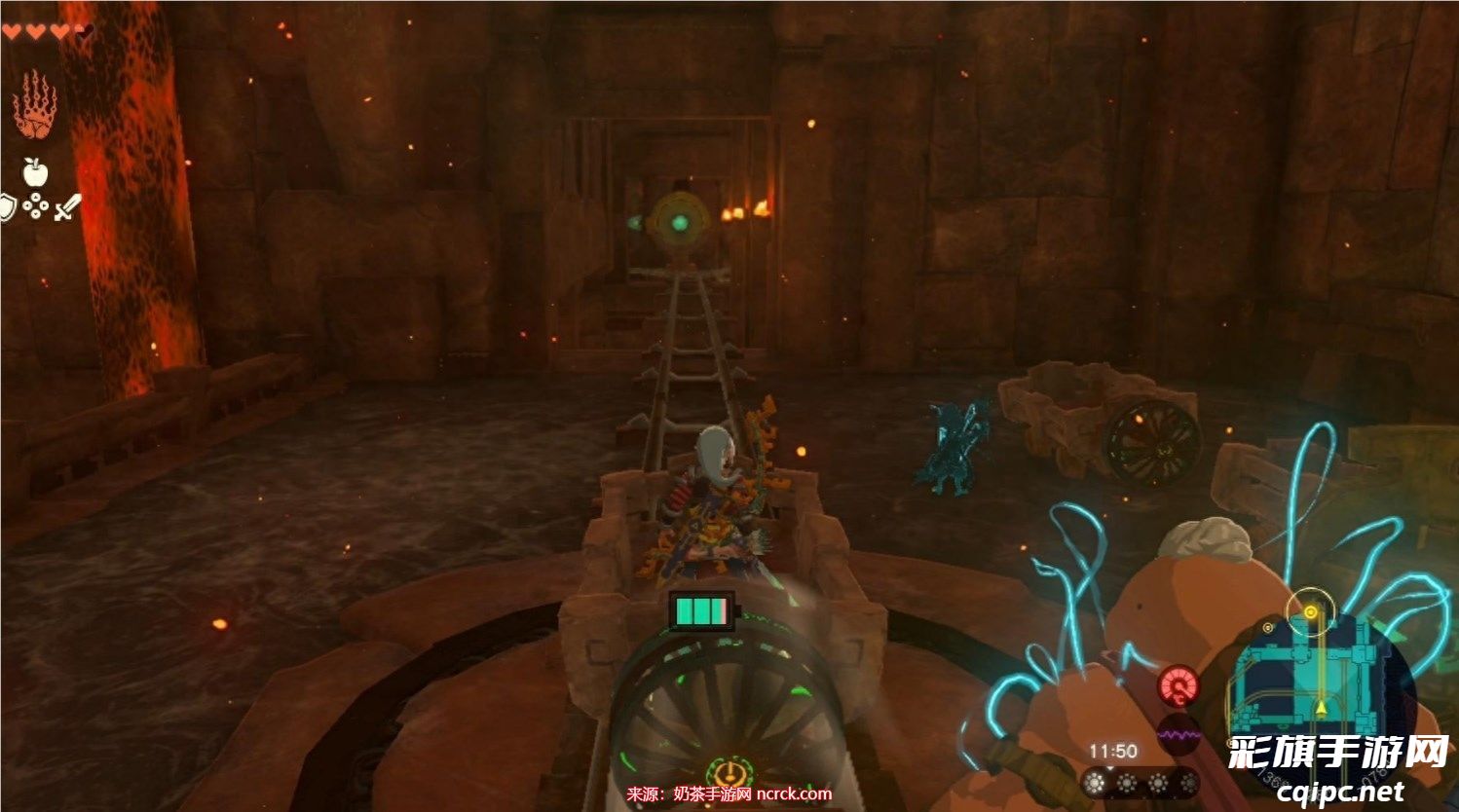Click the yellow objective marker on minimap
The height and width of the screenshot is (812, 1459).
pos(1311,612)
